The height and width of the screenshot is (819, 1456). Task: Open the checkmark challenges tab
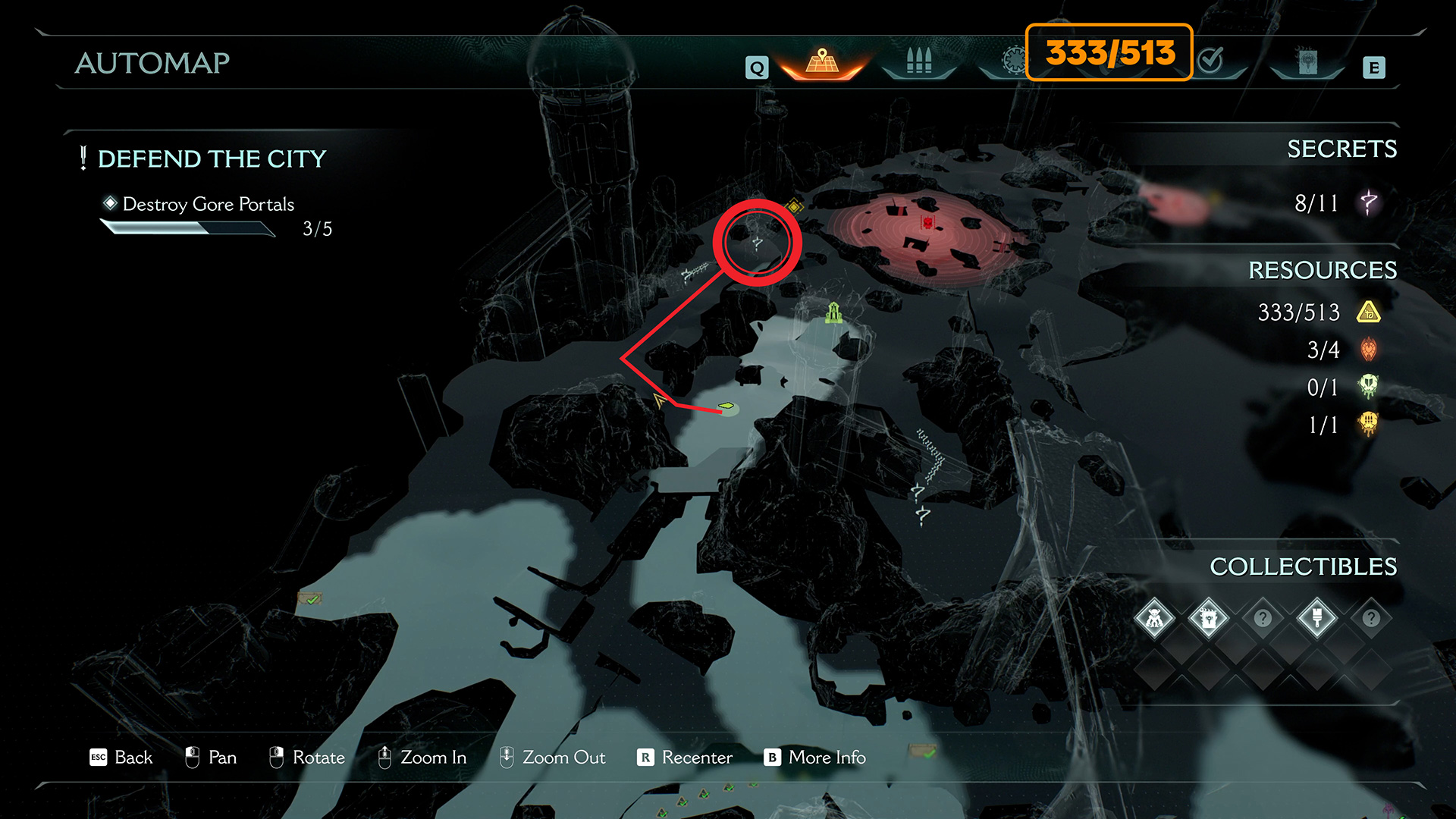tap(1211, 60)
